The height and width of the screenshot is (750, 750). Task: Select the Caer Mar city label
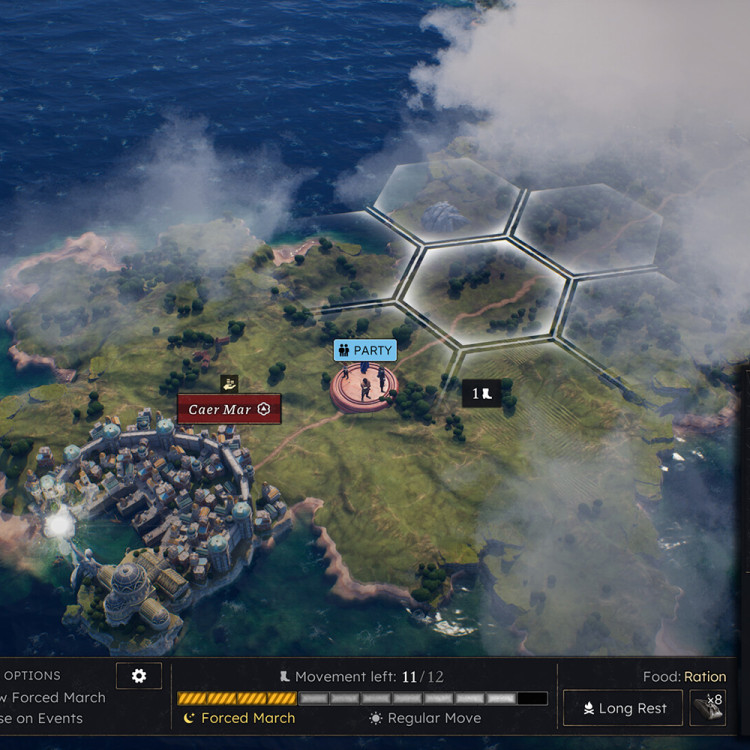(229, 409)
